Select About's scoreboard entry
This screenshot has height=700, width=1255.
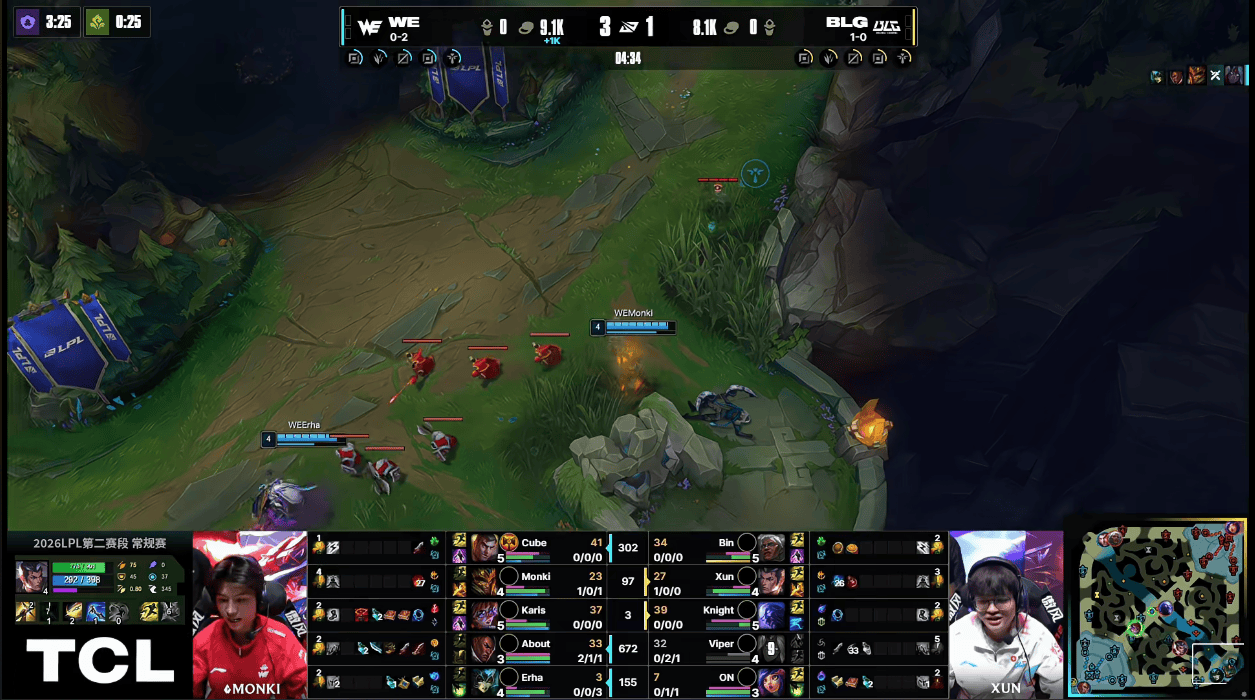[534, 649]
